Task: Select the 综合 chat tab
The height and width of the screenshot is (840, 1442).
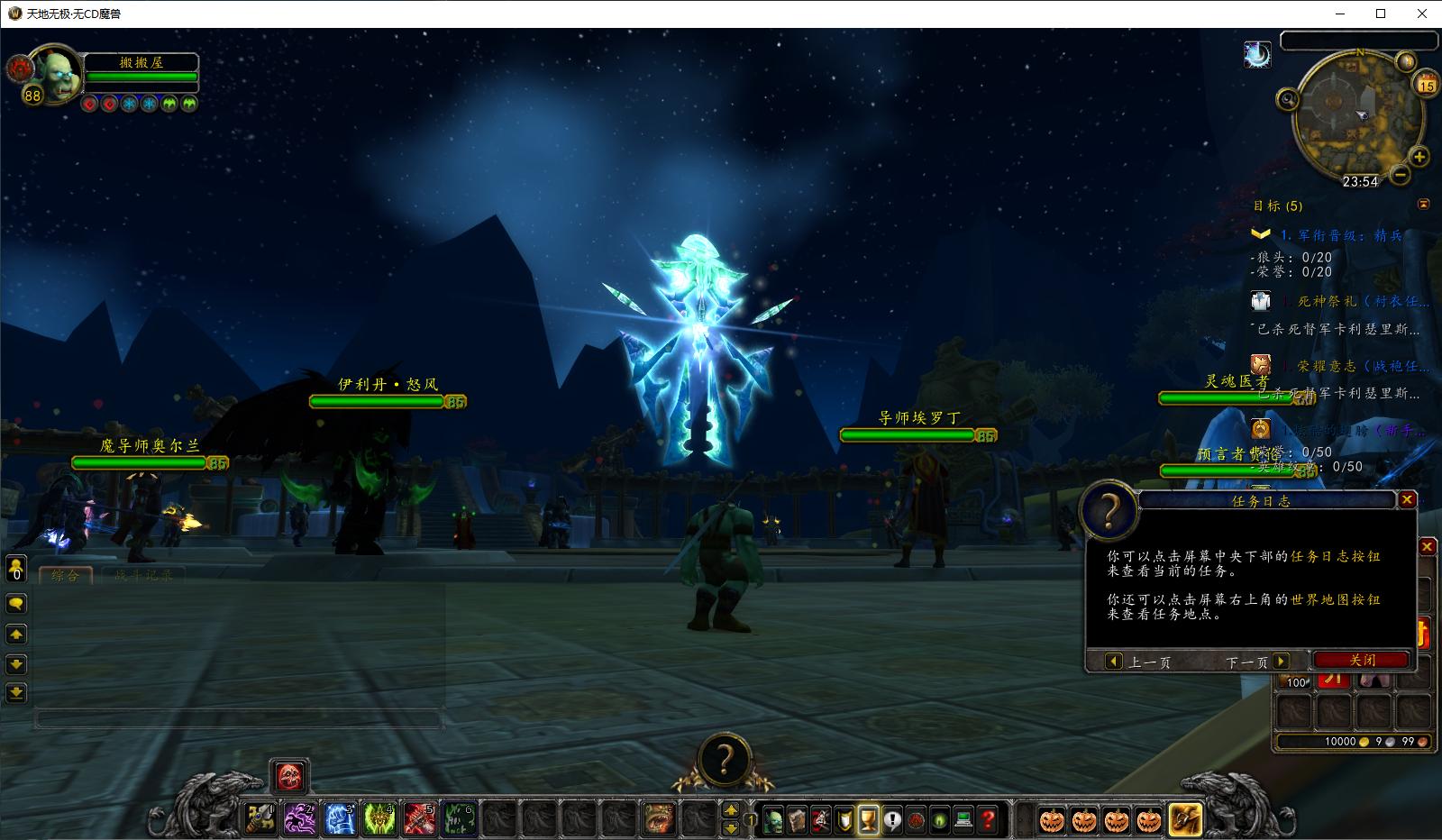Action: pyautogui.click(x=65, y=575)
